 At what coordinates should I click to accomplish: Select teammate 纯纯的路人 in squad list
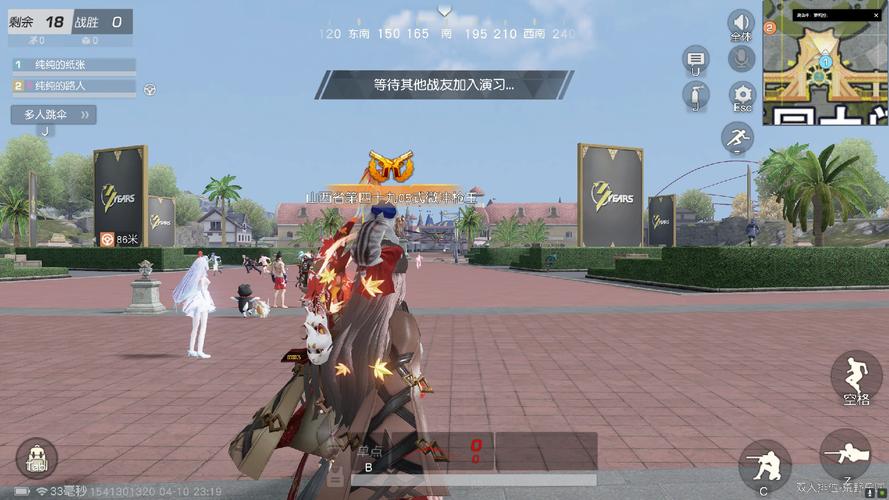point(74,86)
